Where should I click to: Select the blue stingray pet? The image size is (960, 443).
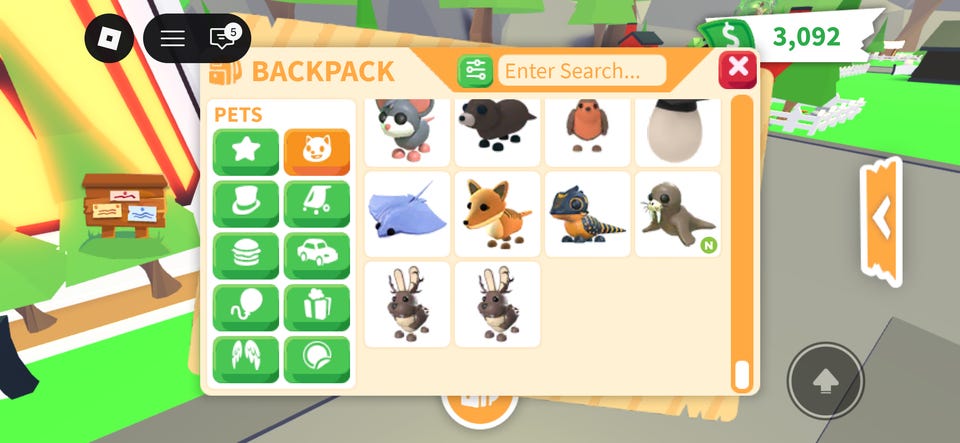point(406,214)
